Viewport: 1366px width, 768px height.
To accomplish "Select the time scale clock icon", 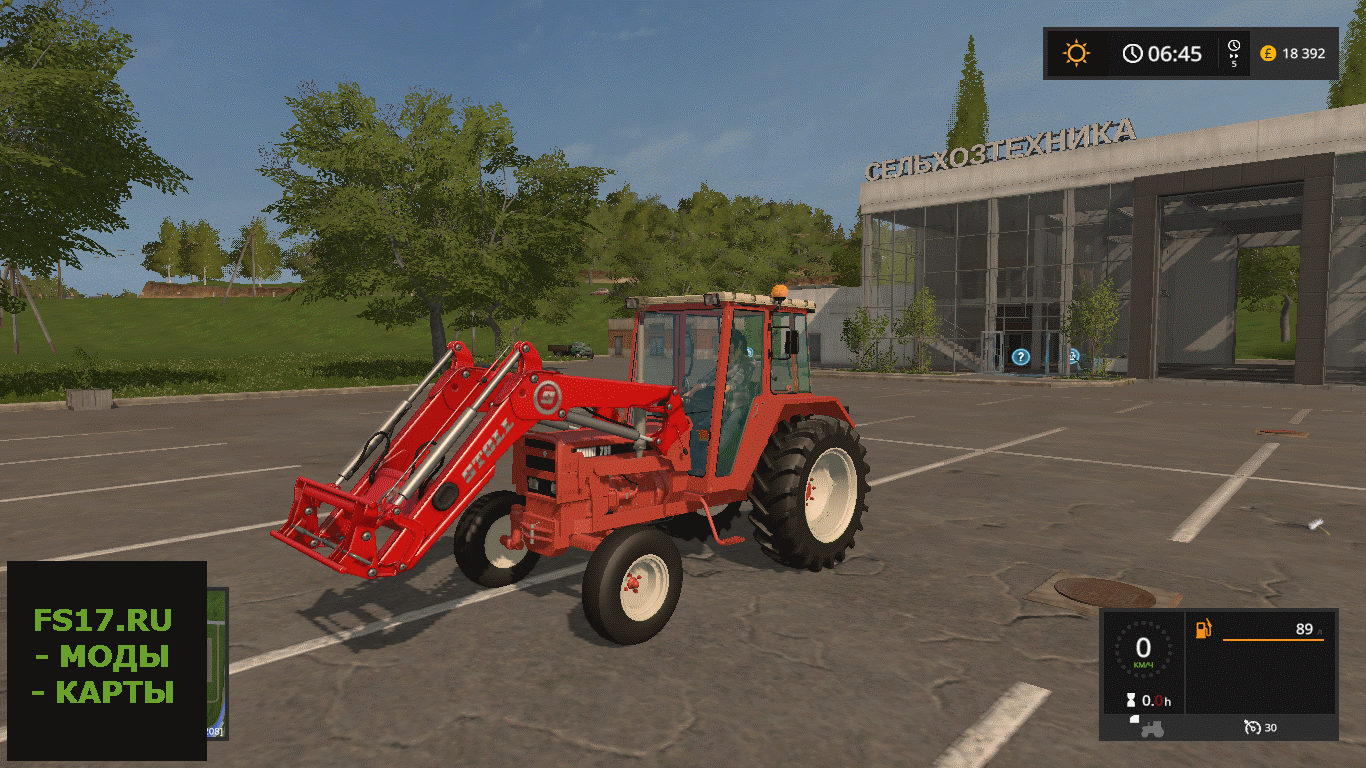I will click(x=1234, y=48).
